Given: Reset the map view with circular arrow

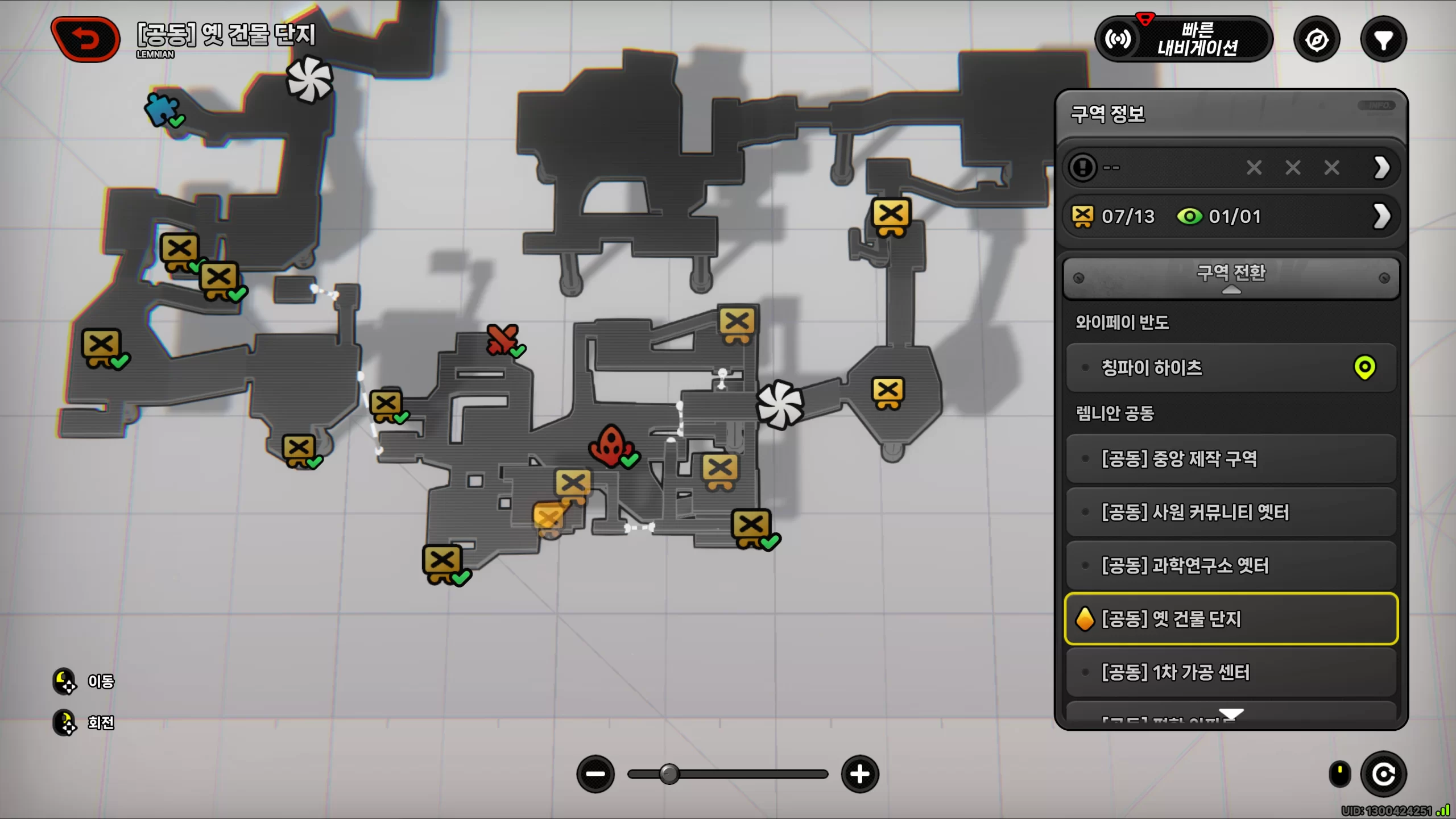Looking at the screenshot, I should point(1383,774).
